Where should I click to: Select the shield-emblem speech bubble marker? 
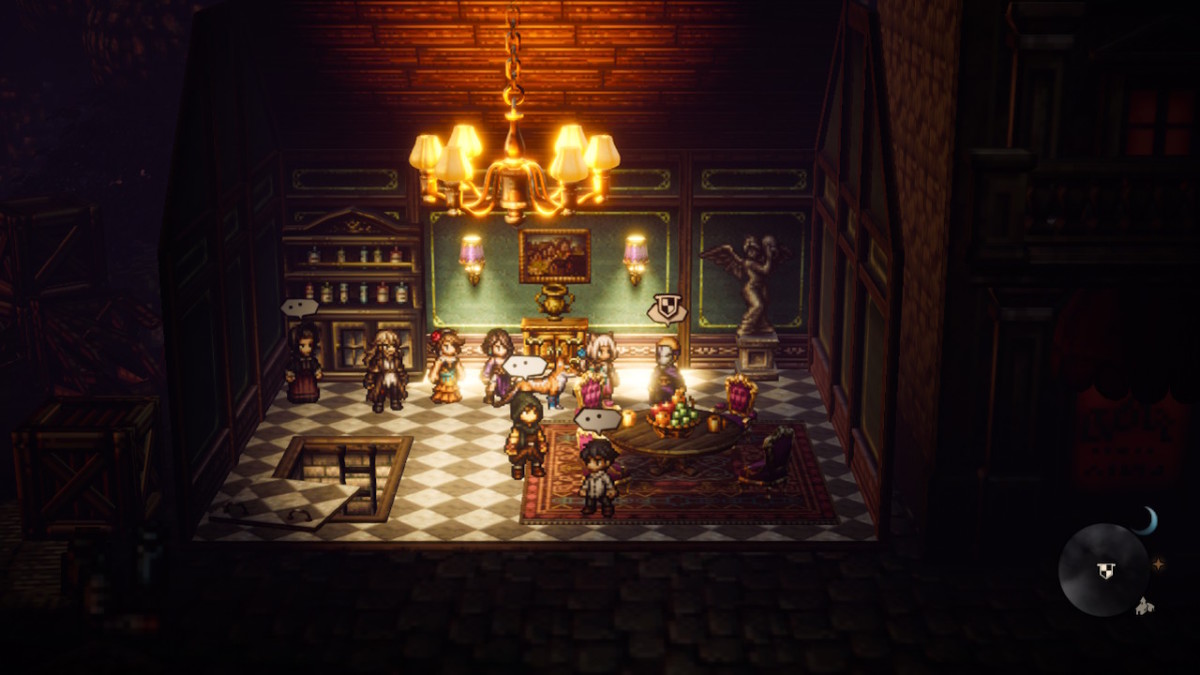666,308
